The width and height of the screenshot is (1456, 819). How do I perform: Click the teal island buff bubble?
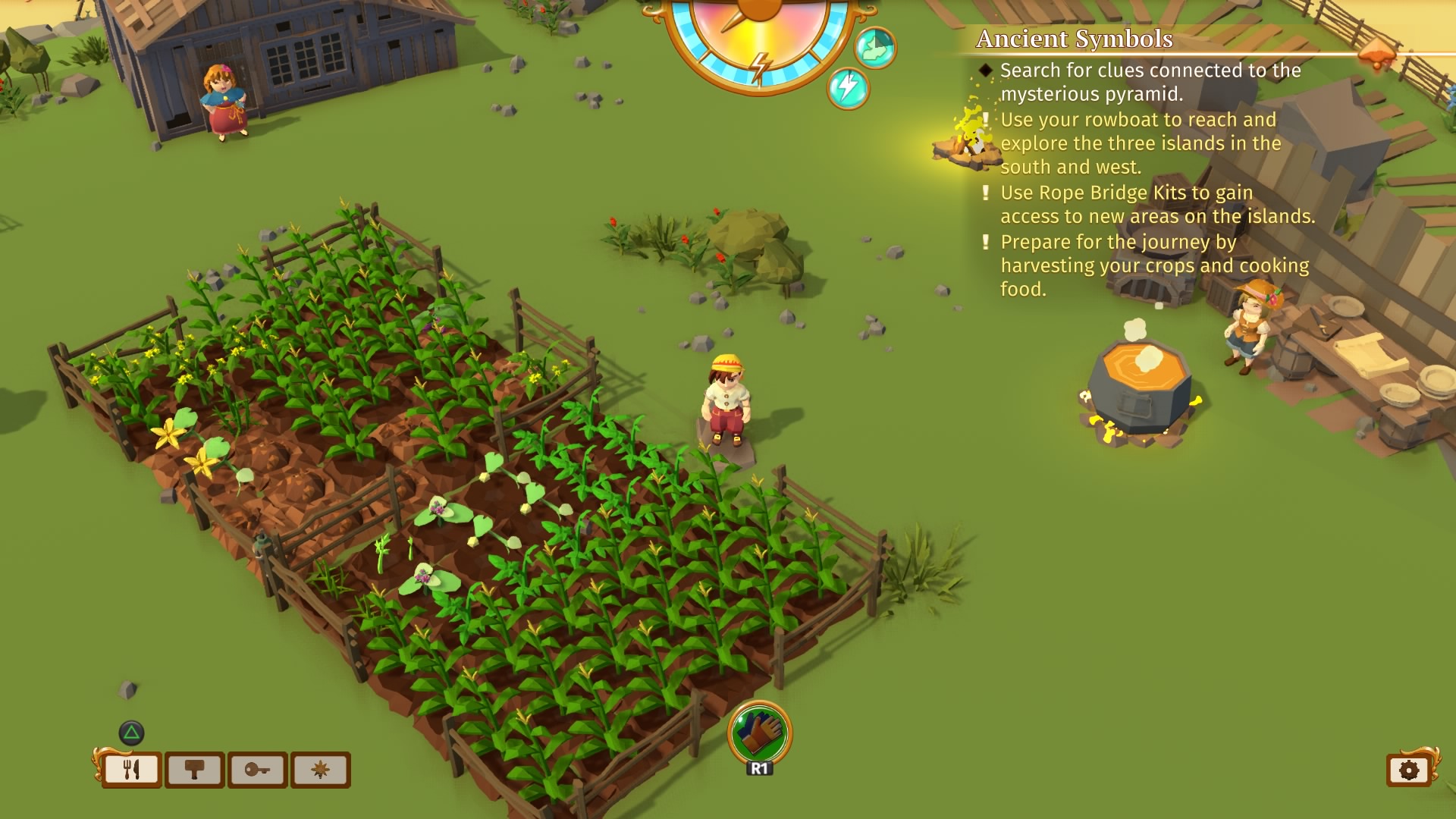[875, 47]
